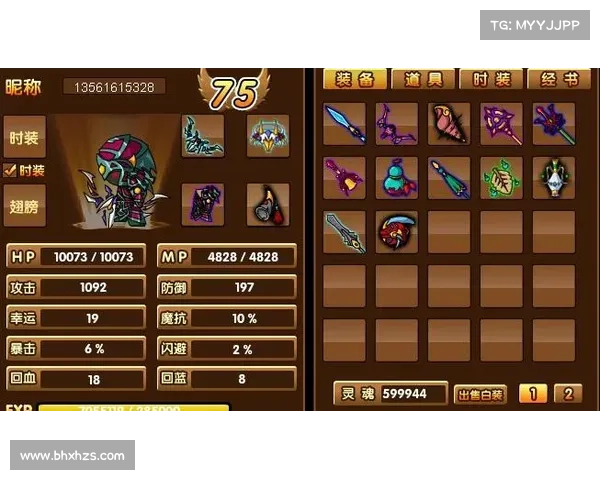
Task: Click the 时装 button beside the character
Action: coord(24,138)
